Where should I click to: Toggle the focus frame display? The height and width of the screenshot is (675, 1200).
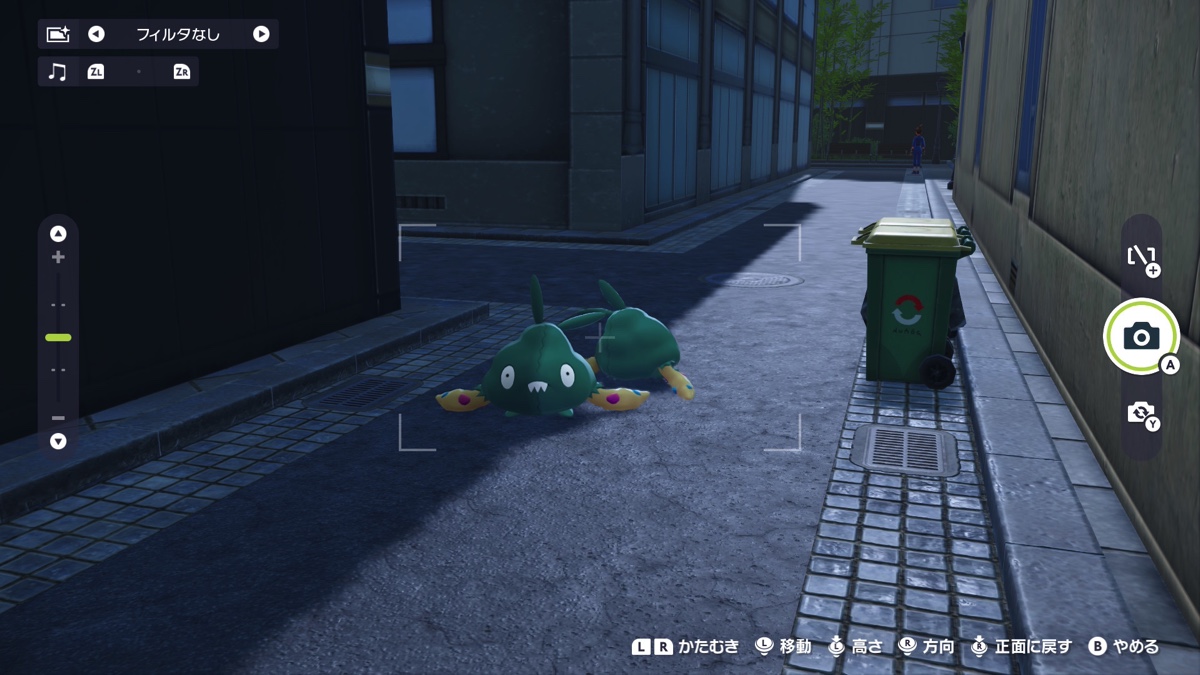pyautogui.click(x=1141, y=257)
